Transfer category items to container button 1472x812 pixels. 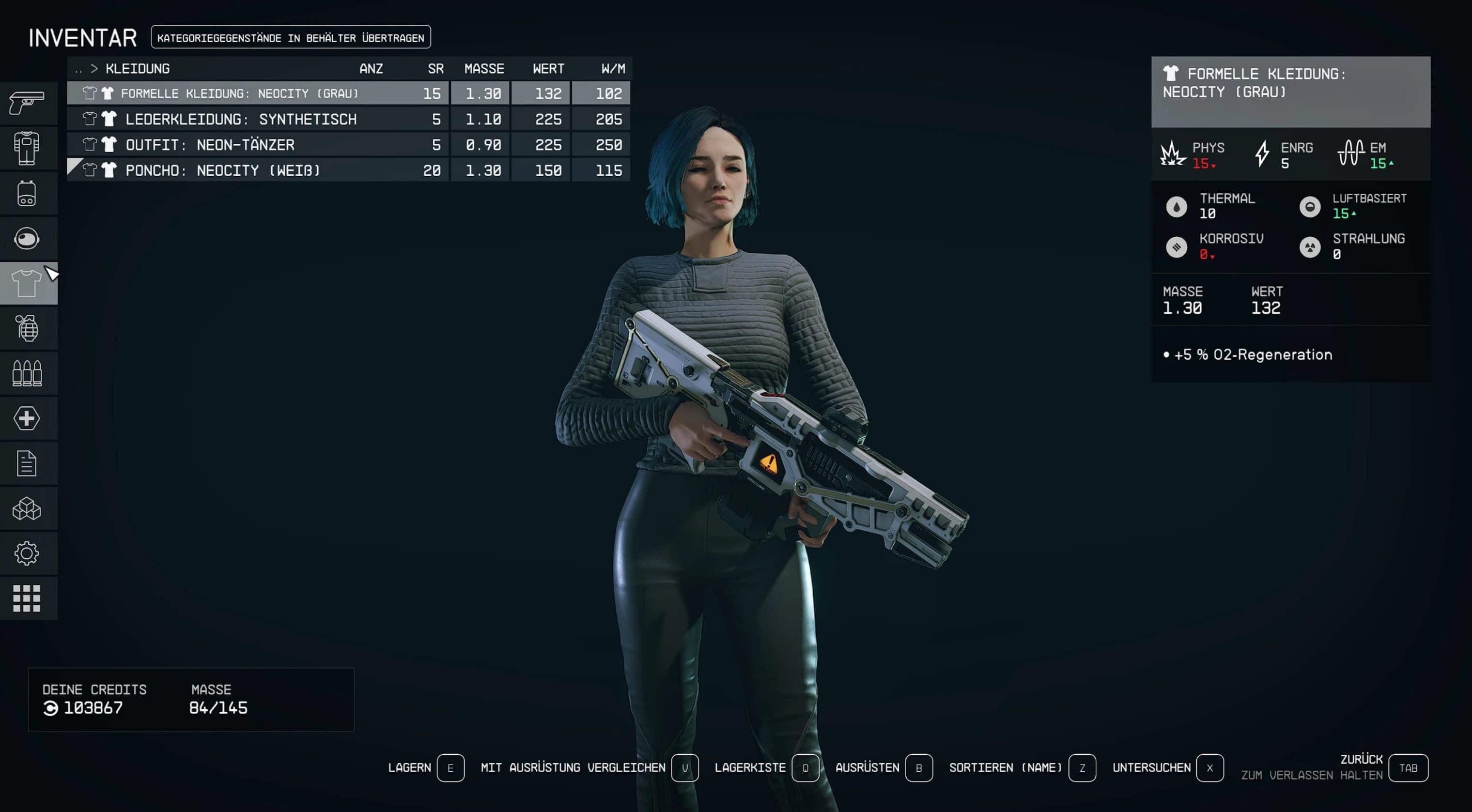click(290, 38)
